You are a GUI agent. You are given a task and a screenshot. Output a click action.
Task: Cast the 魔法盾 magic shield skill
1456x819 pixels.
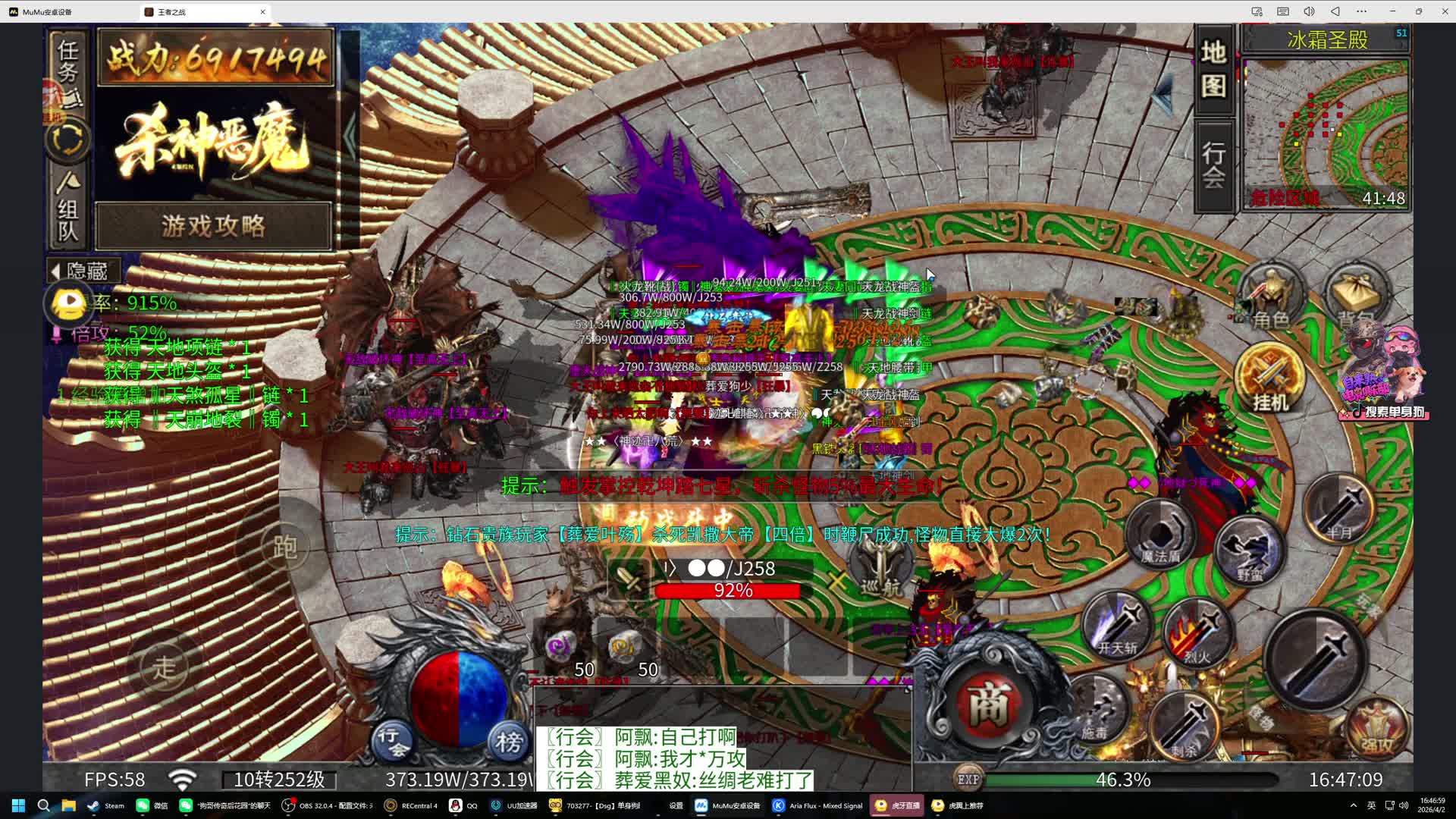(1160, 536)
